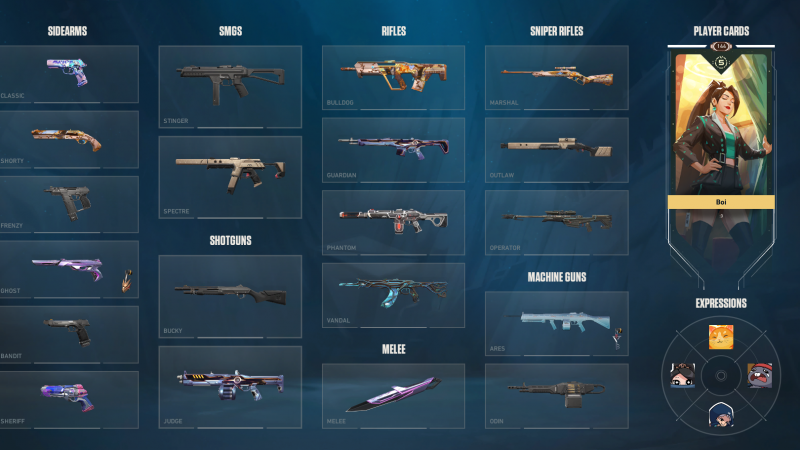Choose the Frenzy pistol slot
This screenshot has height=450, width=800.
tap(69, 203)
